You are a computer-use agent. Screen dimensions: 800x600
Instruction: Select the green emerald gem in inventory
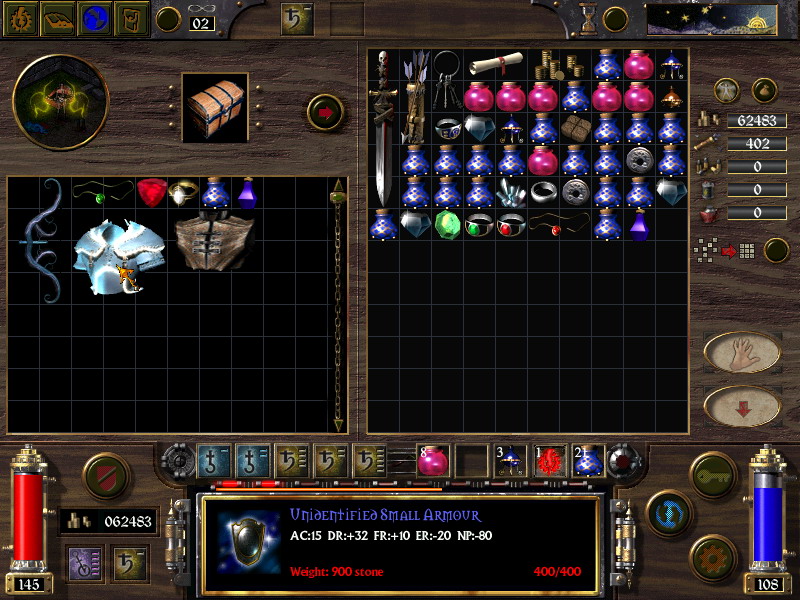click(x=446, y=224)
